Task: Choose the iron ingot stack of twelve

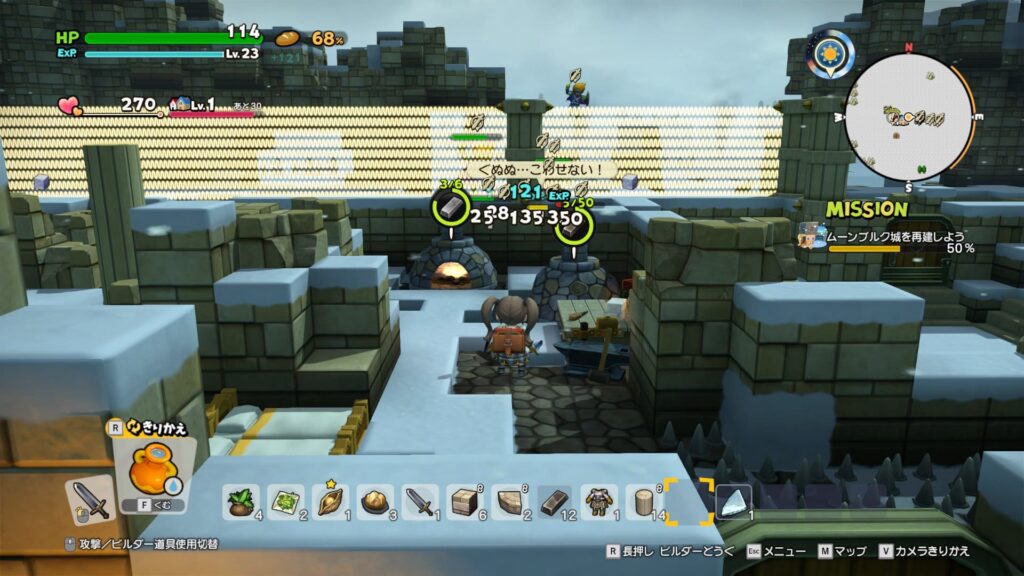Action: [x=555, y=501]
